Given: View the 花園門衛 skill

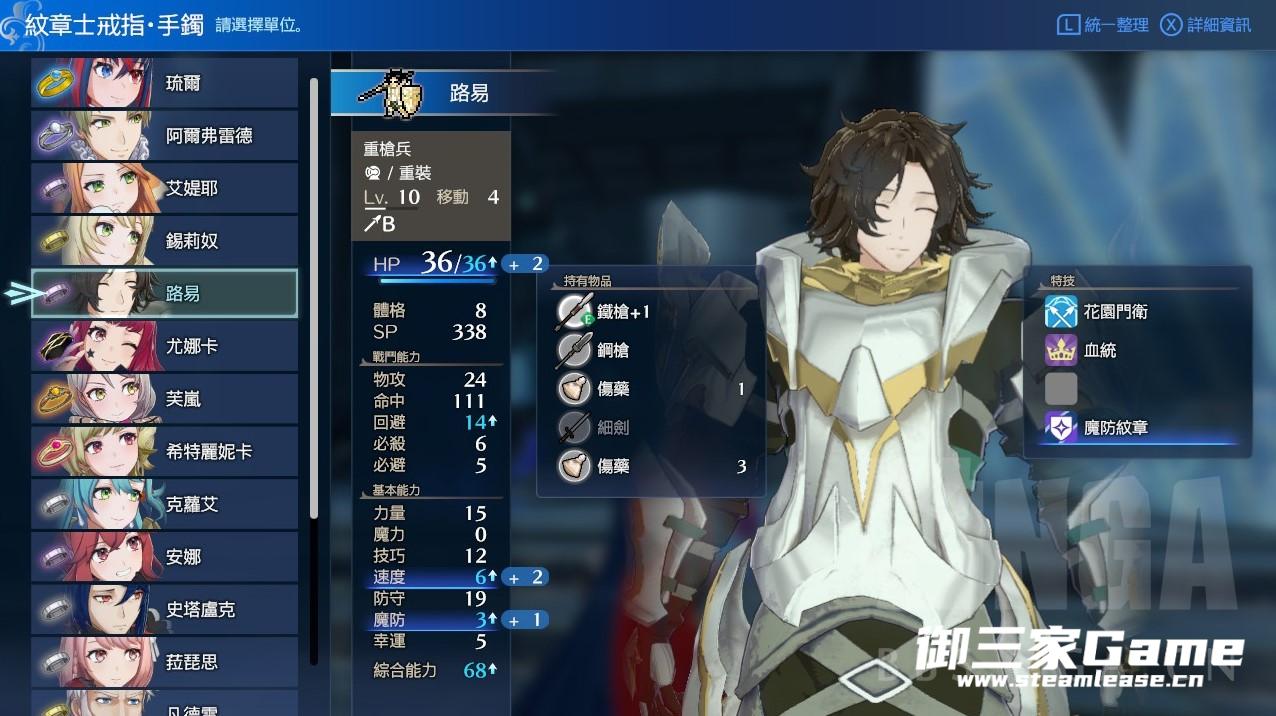Looking at the screenshot, I should click(x=1114, y=312).
